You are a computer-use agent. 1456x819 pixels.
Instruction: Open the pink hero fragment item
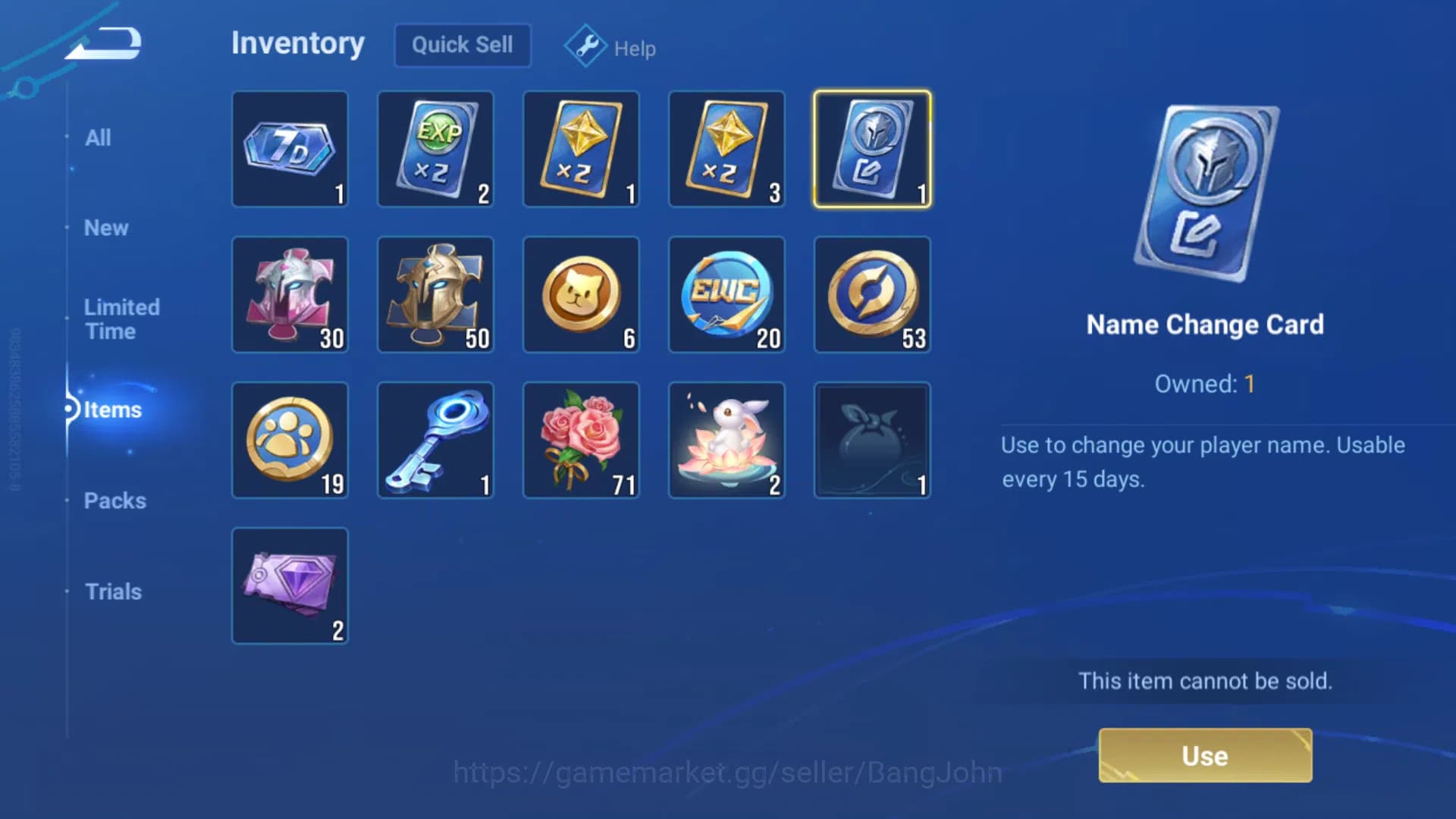coord(290,294)
